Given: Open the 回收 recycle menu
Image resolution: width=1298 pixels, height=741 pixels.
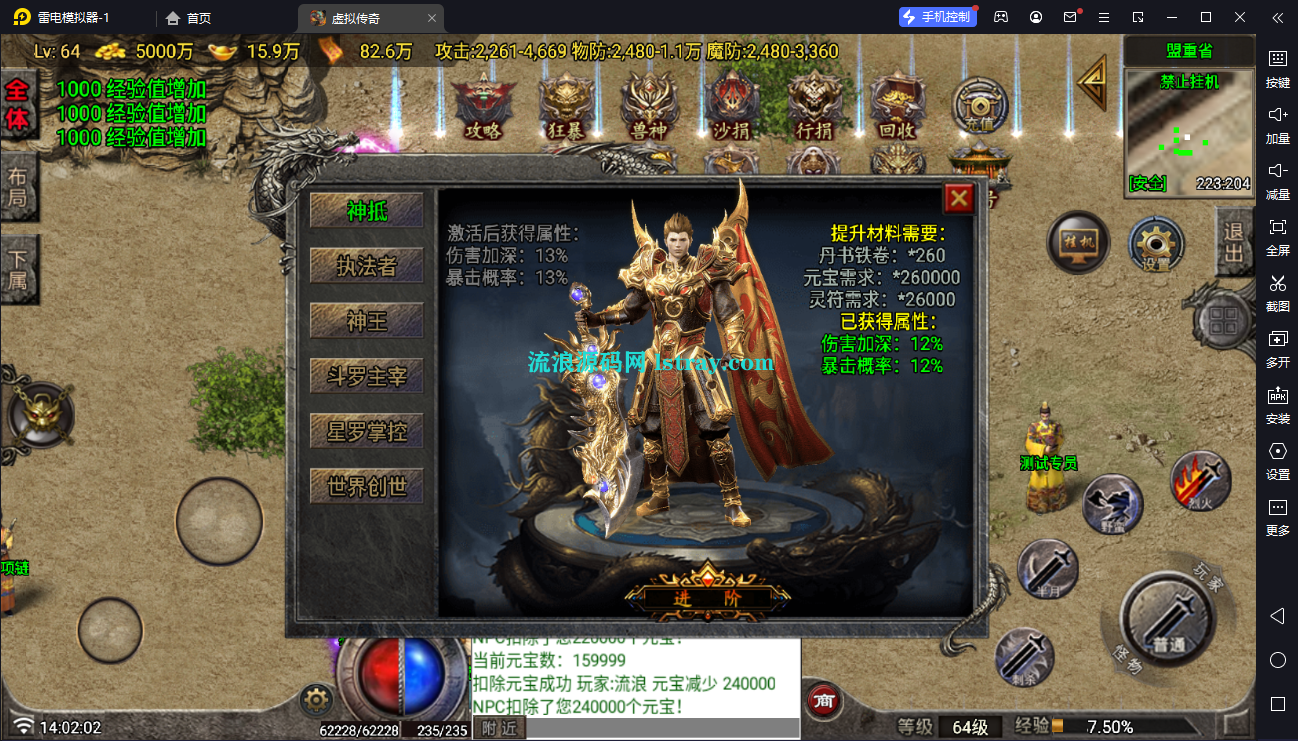Looking at the screenshot, I should [897, 106].
